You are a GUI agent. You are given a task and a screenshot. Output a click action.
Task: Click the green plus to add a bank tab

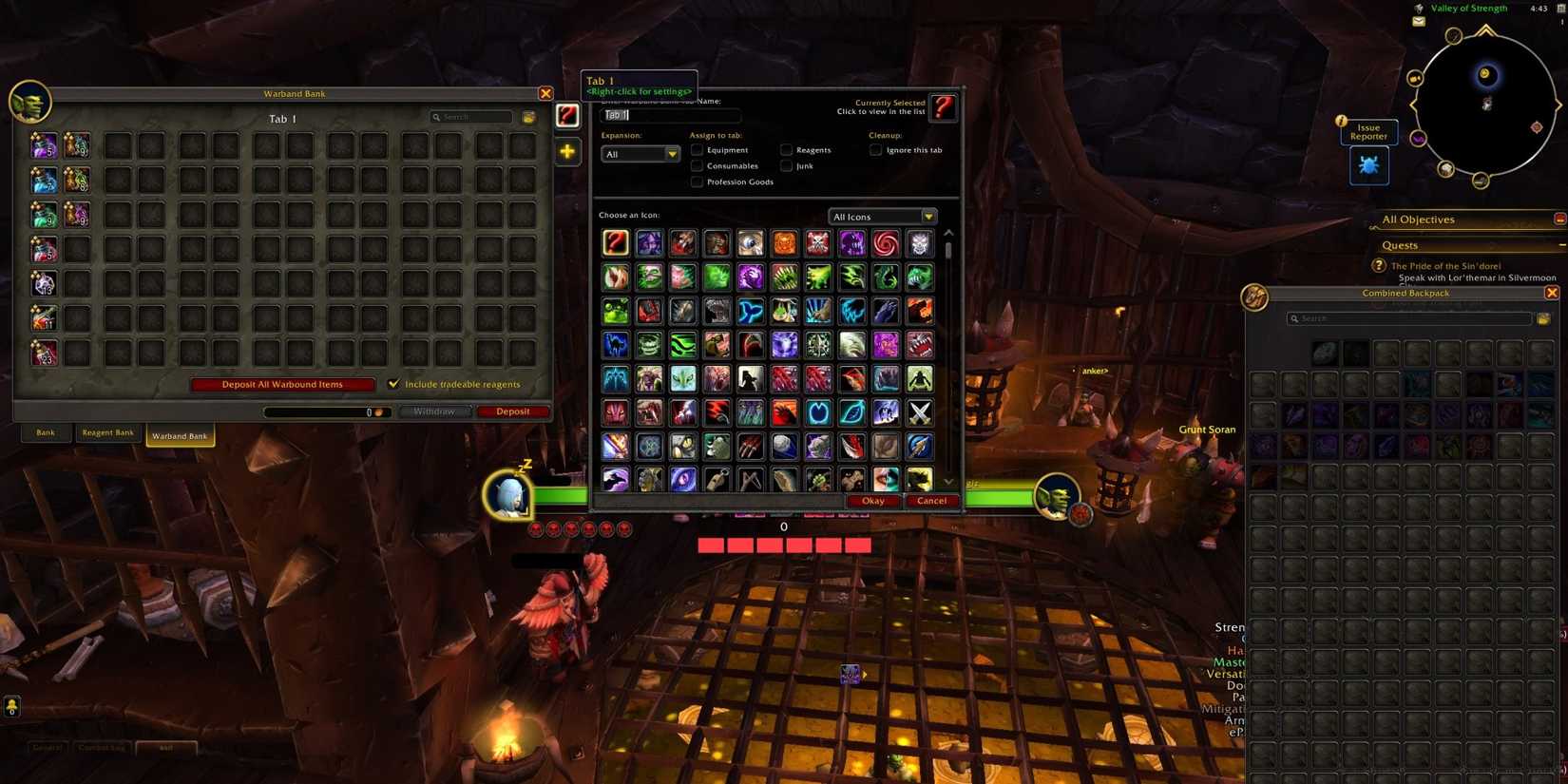tap(567, 150)
